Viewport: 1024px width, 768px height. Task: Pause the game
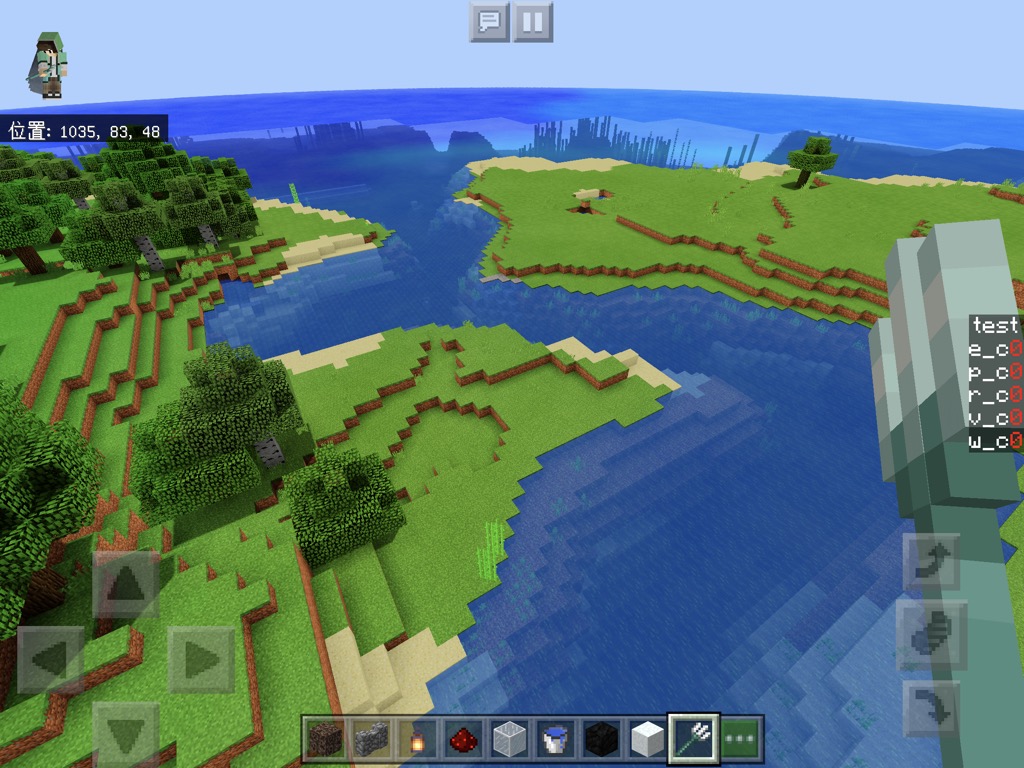pyautogui.click(x=533, y=21)
